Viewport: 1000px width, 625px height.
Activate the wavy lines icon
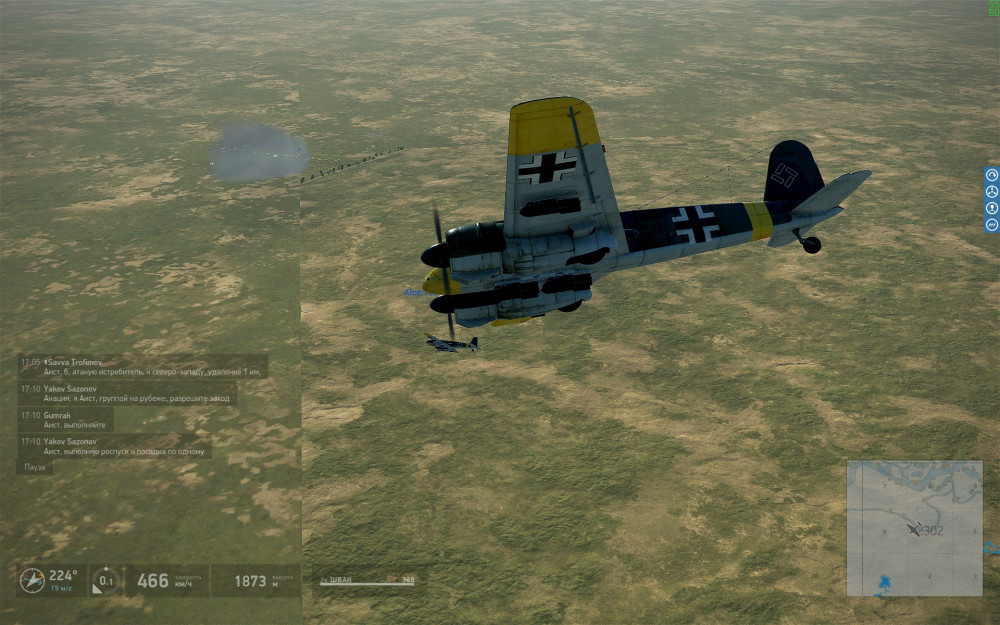[x=991, y=225]
